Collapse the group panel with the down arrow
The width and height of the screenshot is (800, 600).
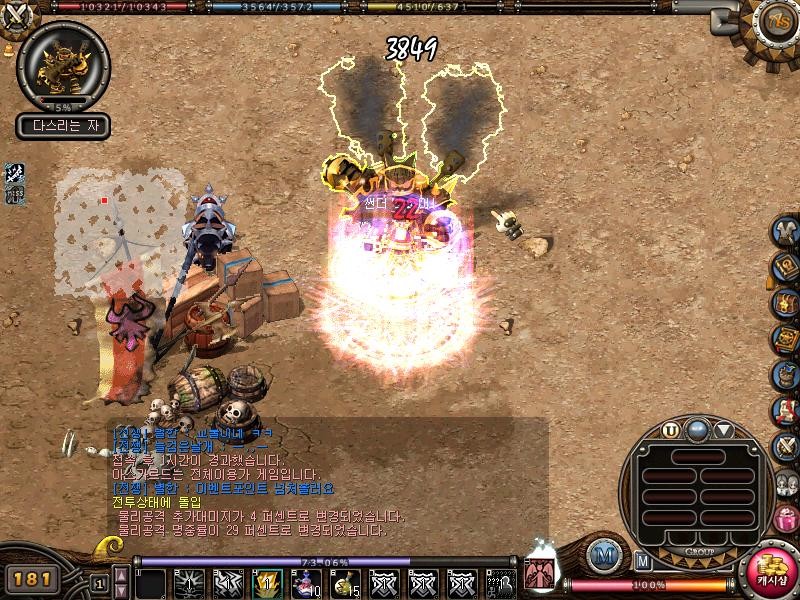click(723, 431)
